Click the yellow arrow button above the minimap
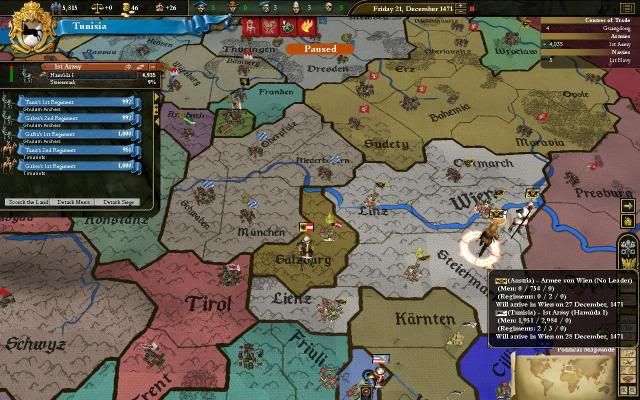Image resolution: width=640 pixels, height=400 pixels. (x=628, y=206)
